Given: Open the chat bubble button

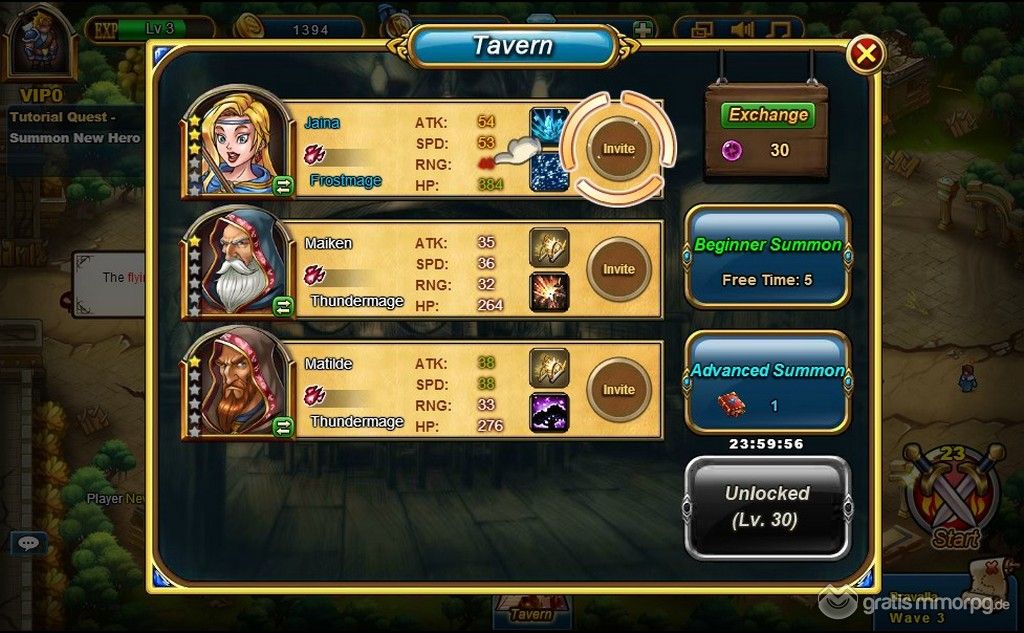Looking at the screenshot, I should click(x=29, y=543).
